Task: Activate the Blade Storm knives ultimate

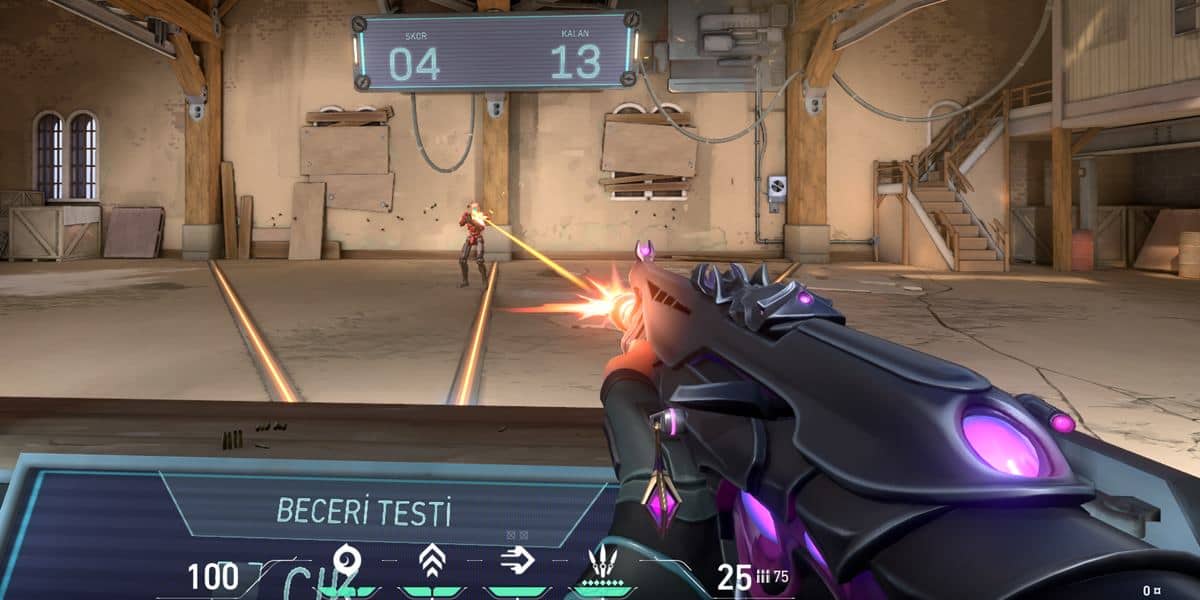Action: (602, 562)
